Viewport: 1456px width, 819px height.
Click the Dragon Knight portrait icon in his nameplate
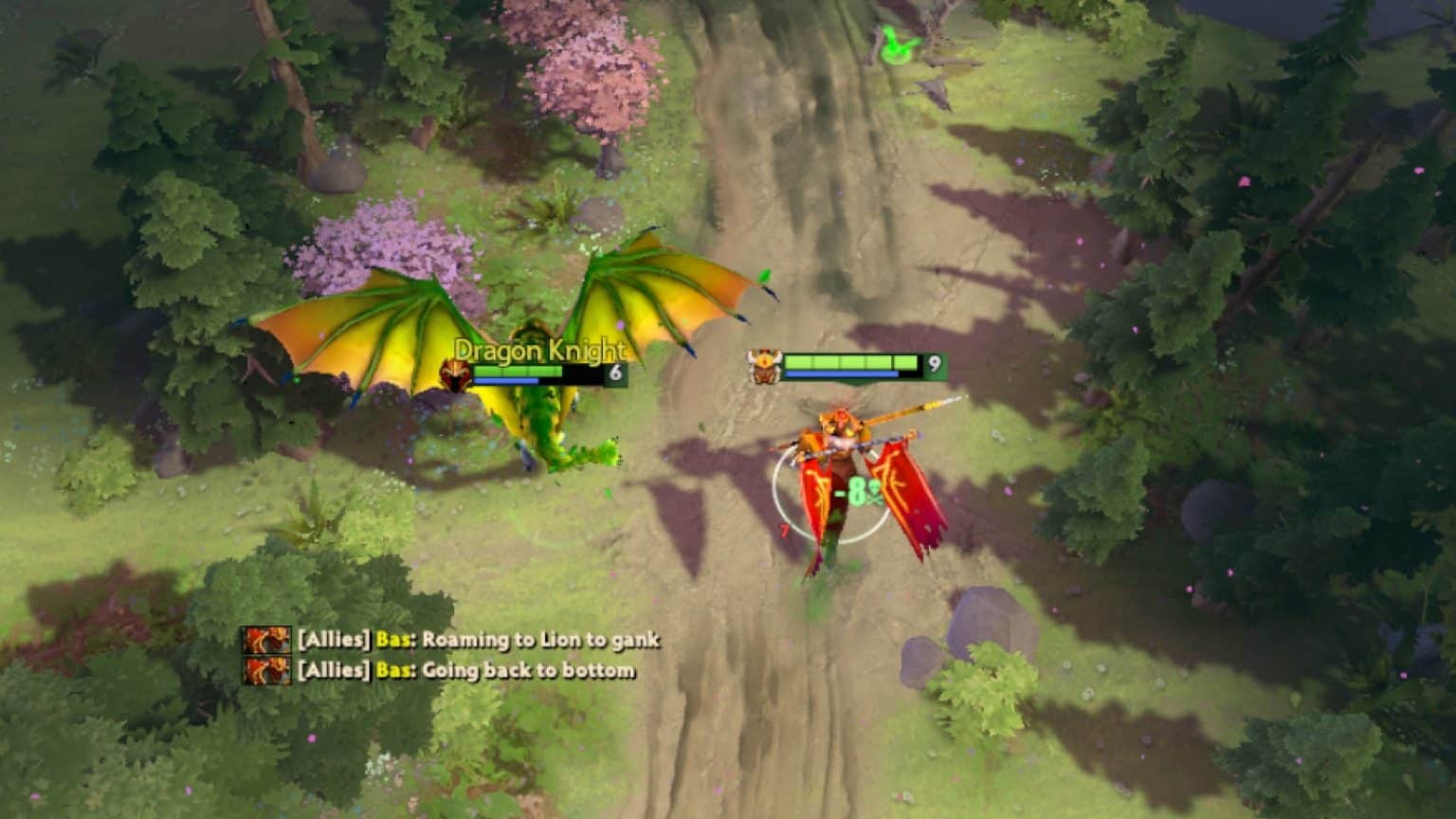tap(457, 372)
